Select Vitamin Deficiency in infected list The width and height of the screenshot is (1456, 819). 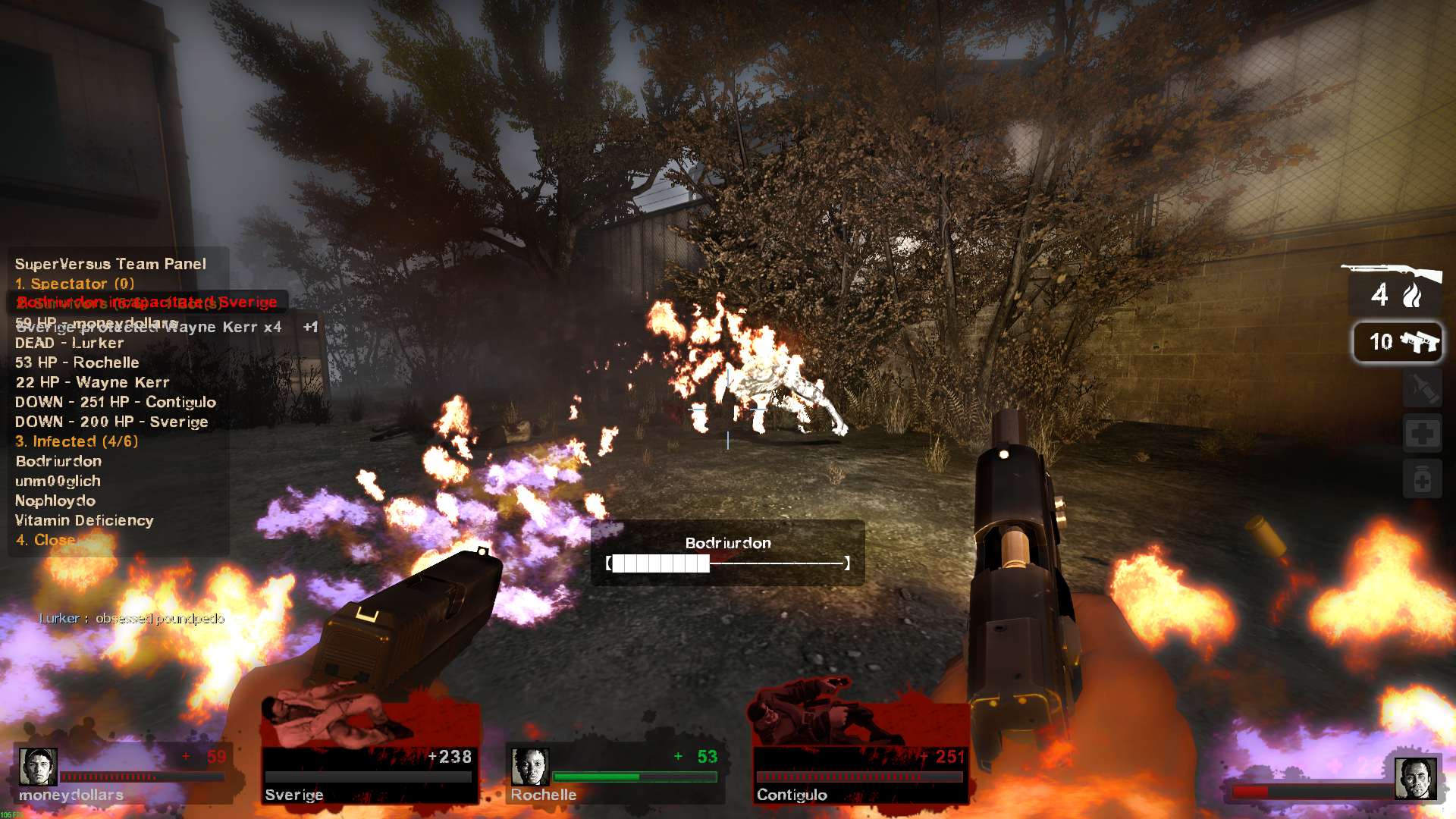[84, 520]
